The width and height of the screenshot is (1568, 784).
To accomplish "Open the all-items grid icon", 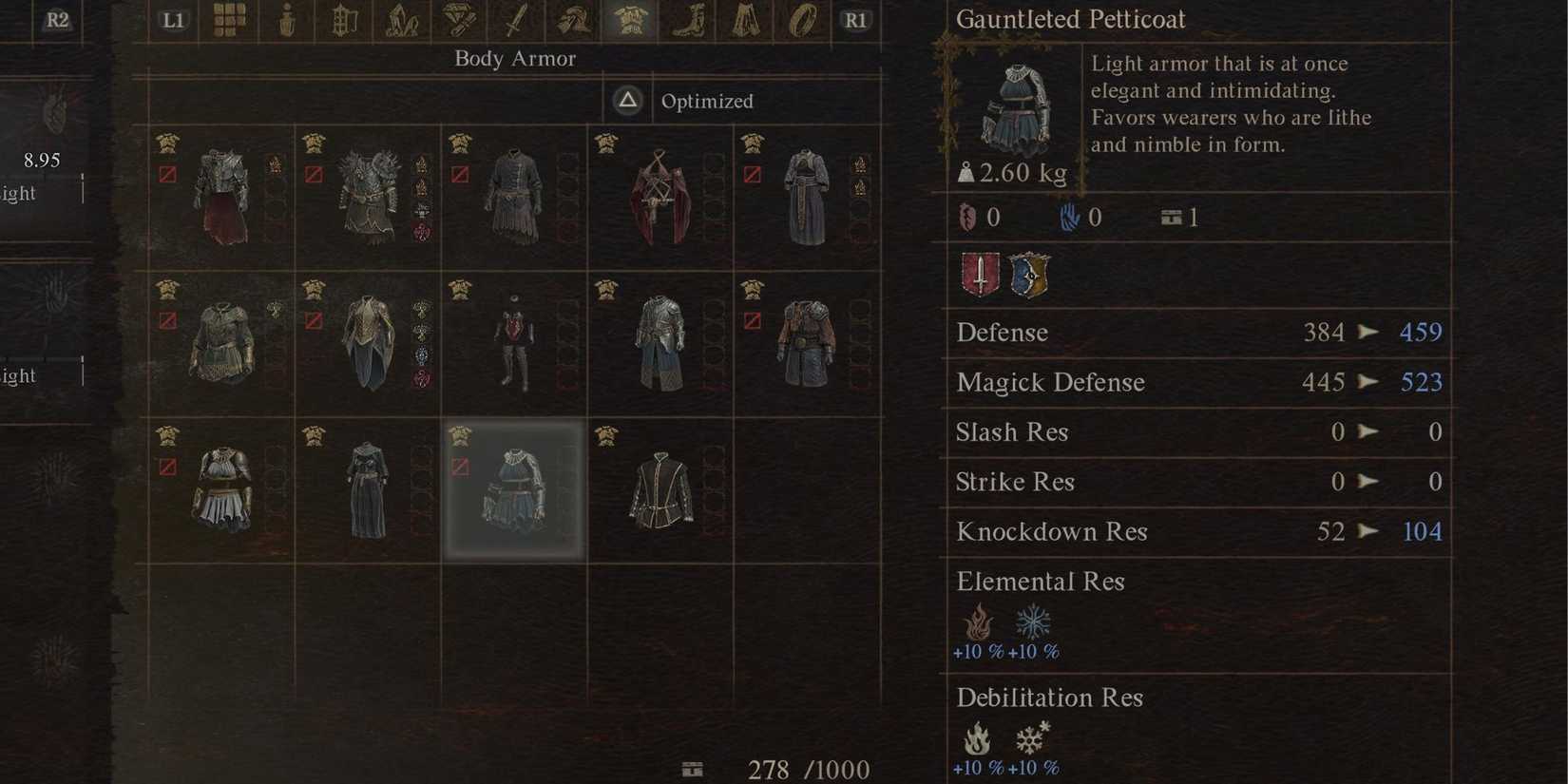I will coord(229,19).
